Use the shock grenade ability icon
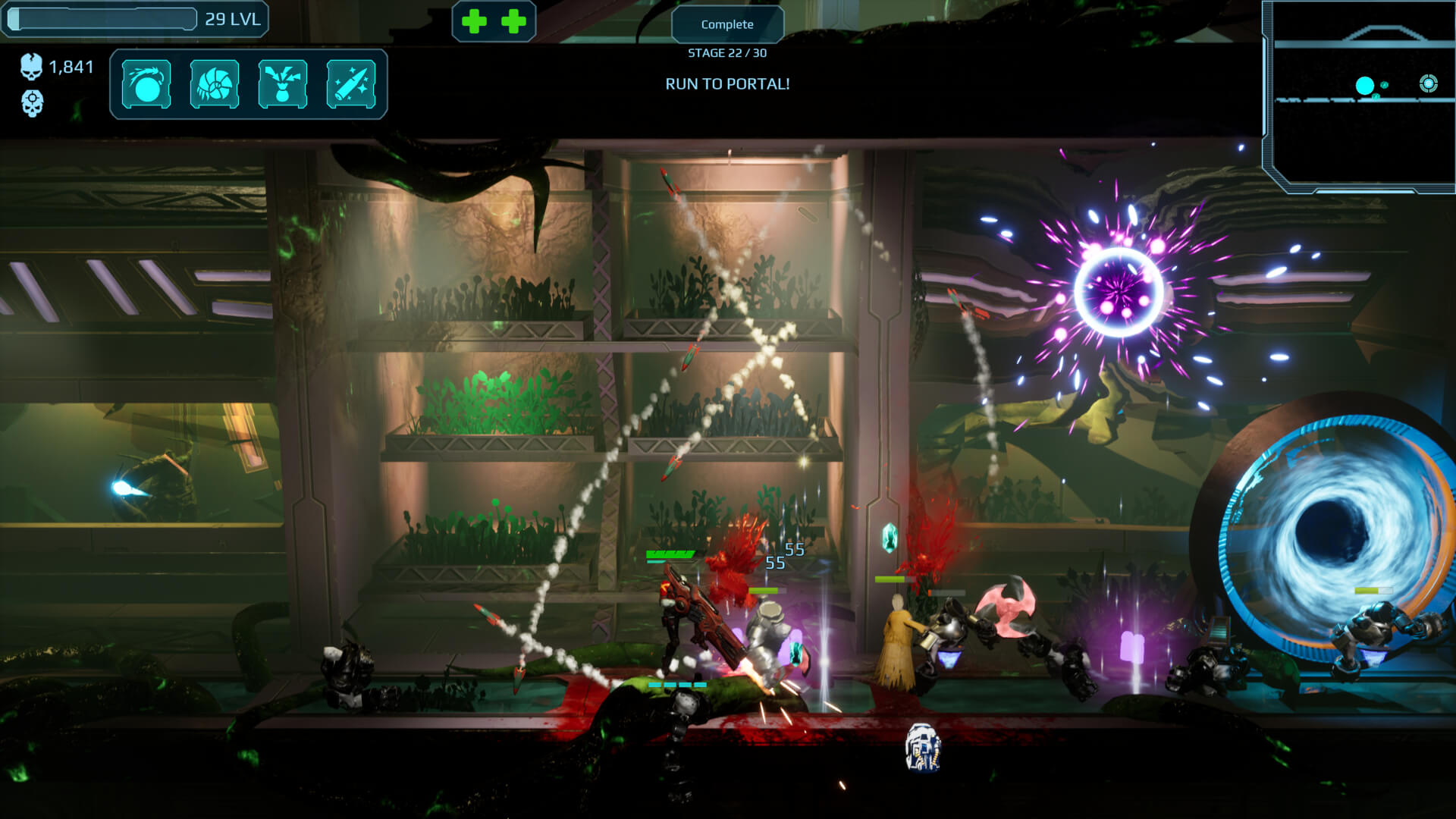Image resolution: width=1456 pixels, height=819 pixels. 283,84
